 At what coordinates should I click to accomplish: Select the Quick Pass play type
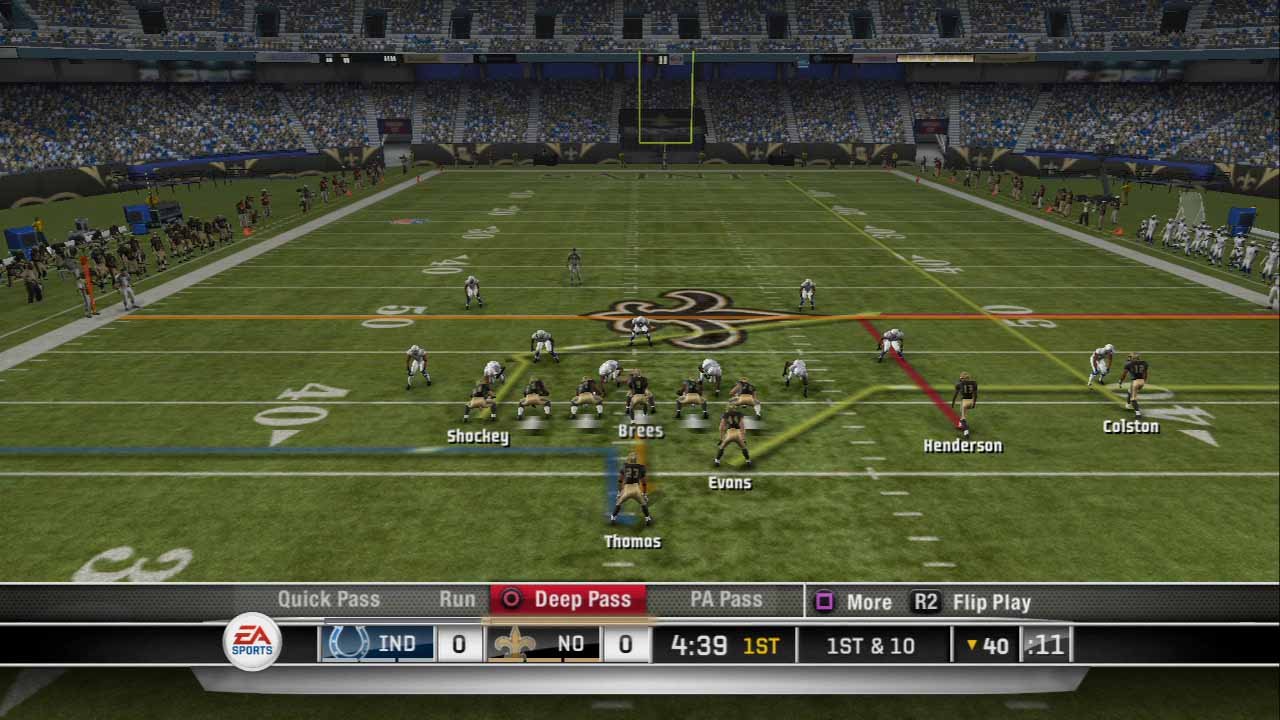328,600
